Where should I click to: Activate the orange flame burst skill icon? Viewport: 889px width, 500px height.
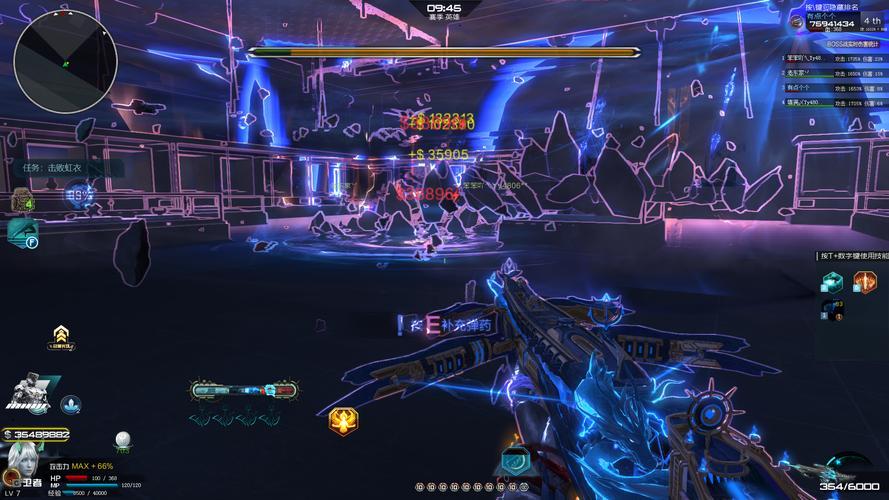[x=864, y=281]
